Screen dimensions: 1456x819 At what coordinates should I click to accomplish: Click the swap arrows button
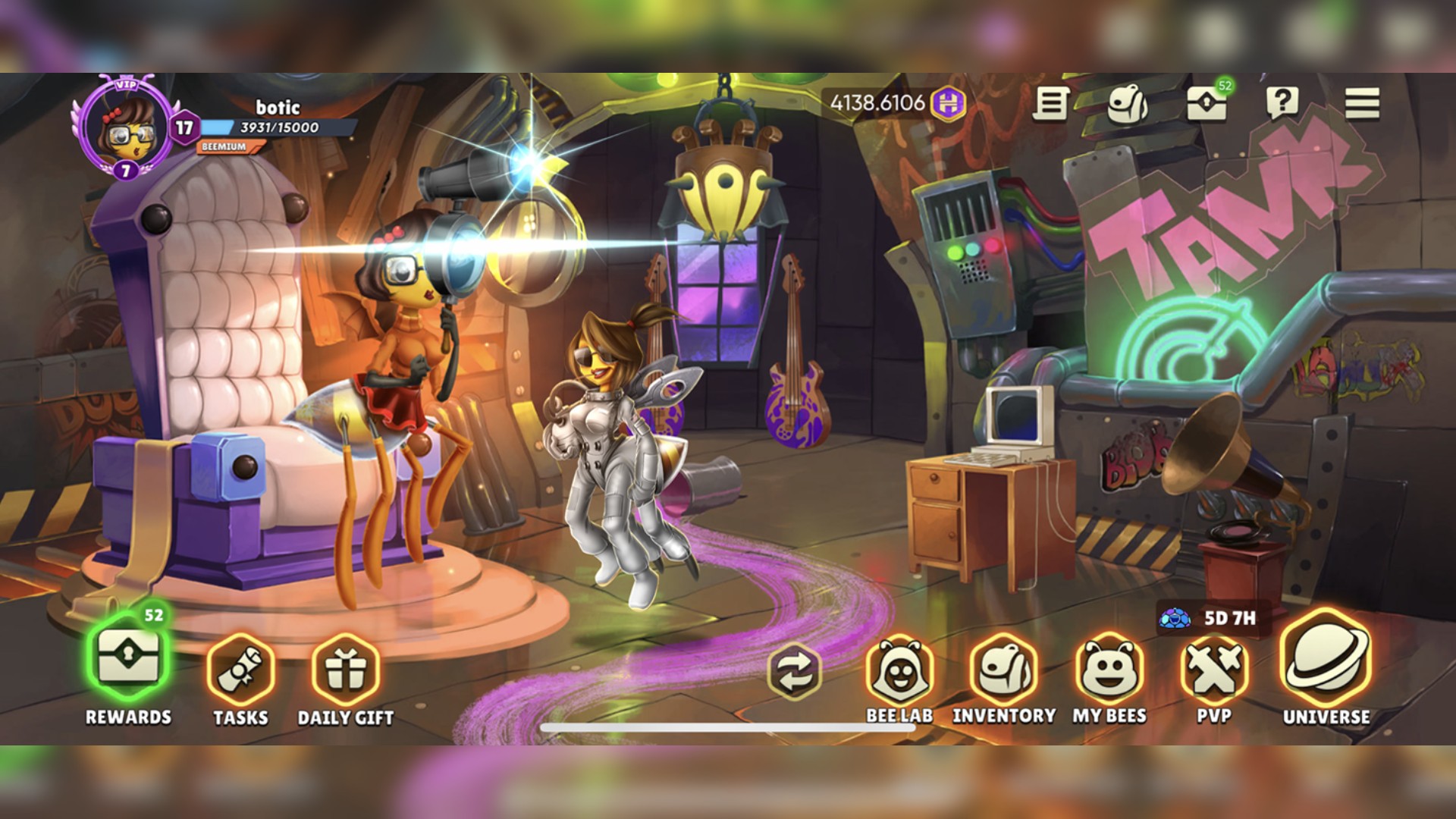tap(794, 672)
